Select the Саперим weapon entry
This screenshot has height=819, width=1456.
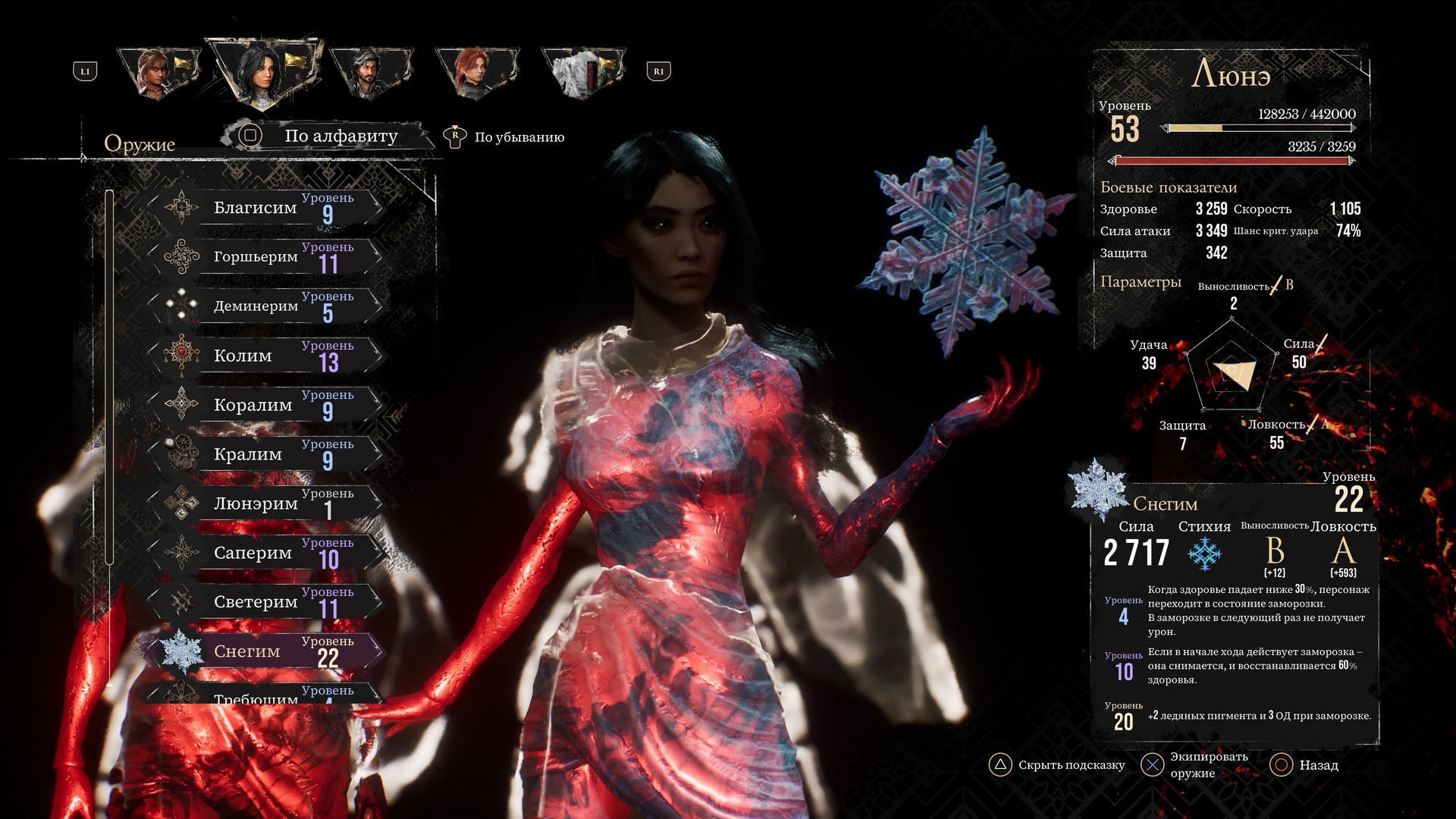[265, 552]
